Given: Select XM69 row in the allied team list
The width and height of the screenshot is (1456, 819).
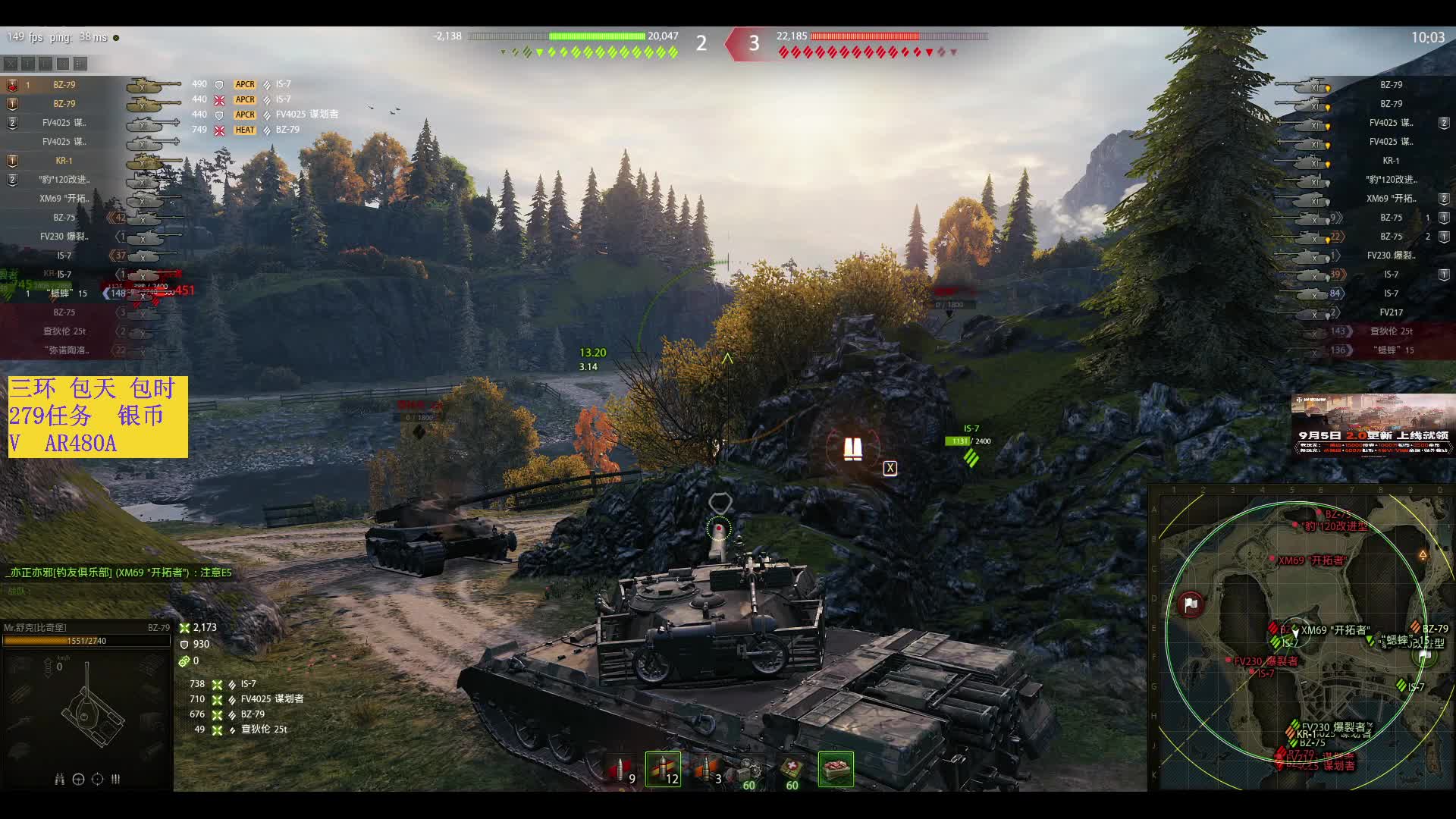Looking at the screenshot, I should [x=64, y=199].
